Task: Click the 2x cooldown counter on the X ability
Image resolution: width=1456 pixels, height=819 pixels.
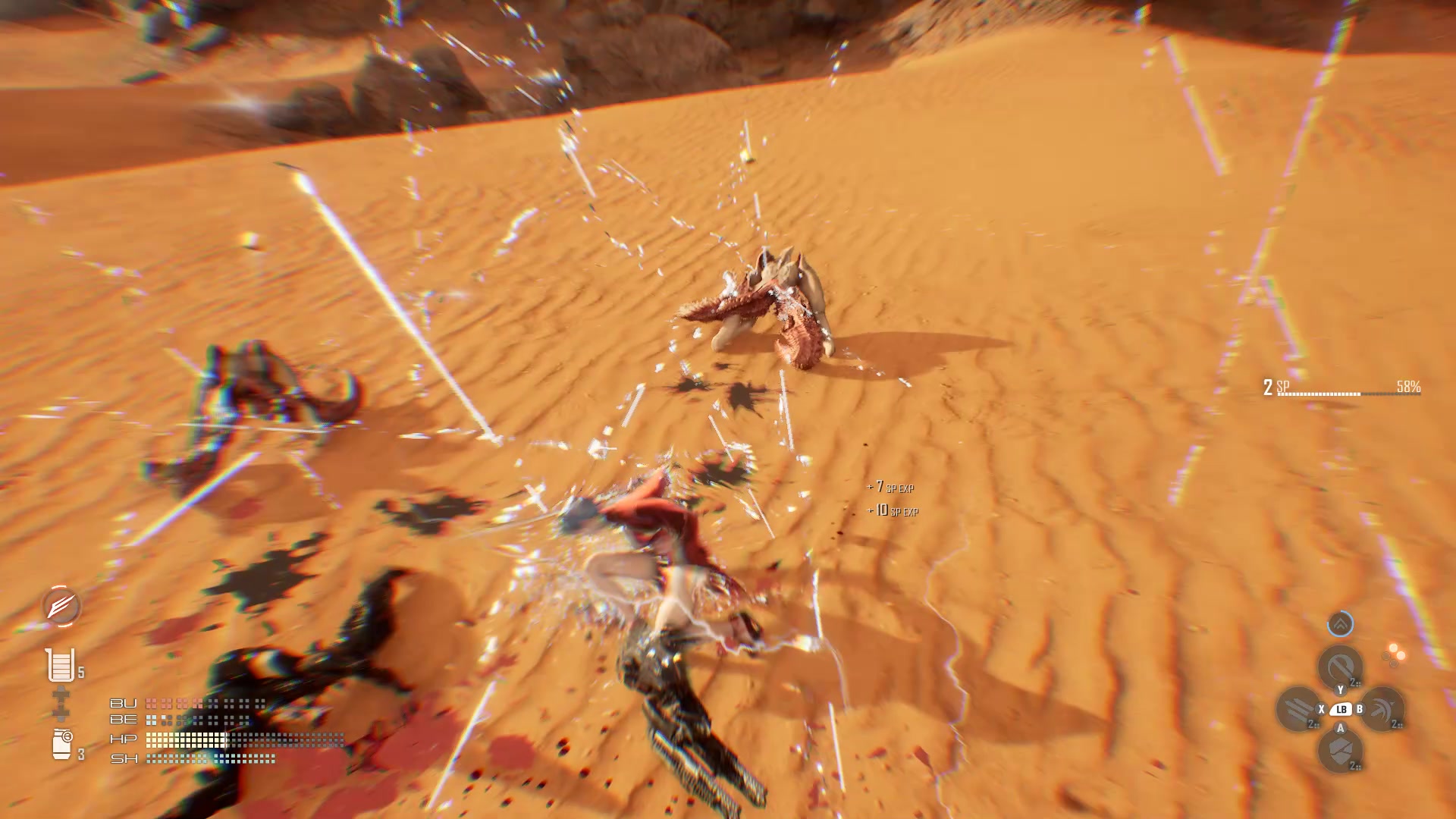Action: 1311,723
